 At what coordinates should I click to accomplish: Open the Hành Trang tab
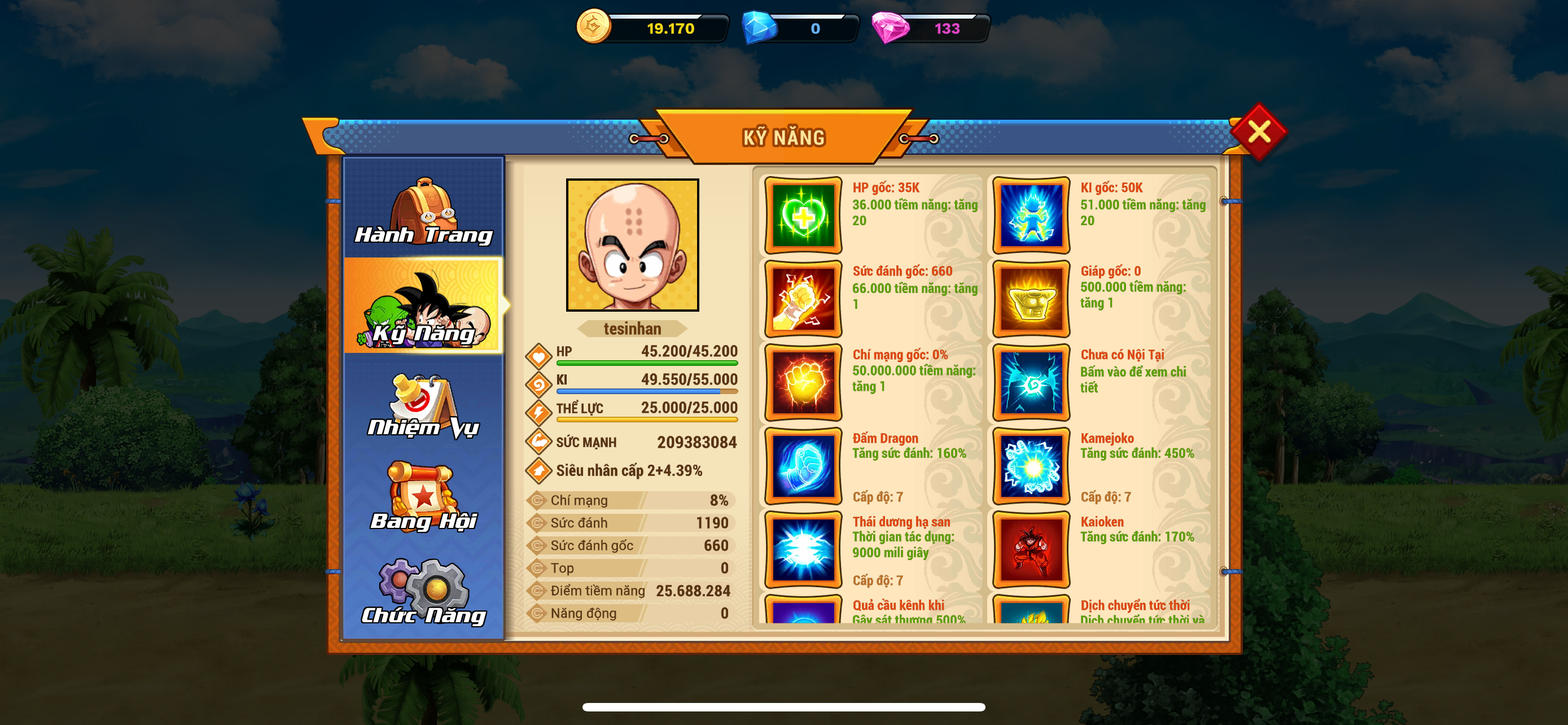tap(424, 210)
